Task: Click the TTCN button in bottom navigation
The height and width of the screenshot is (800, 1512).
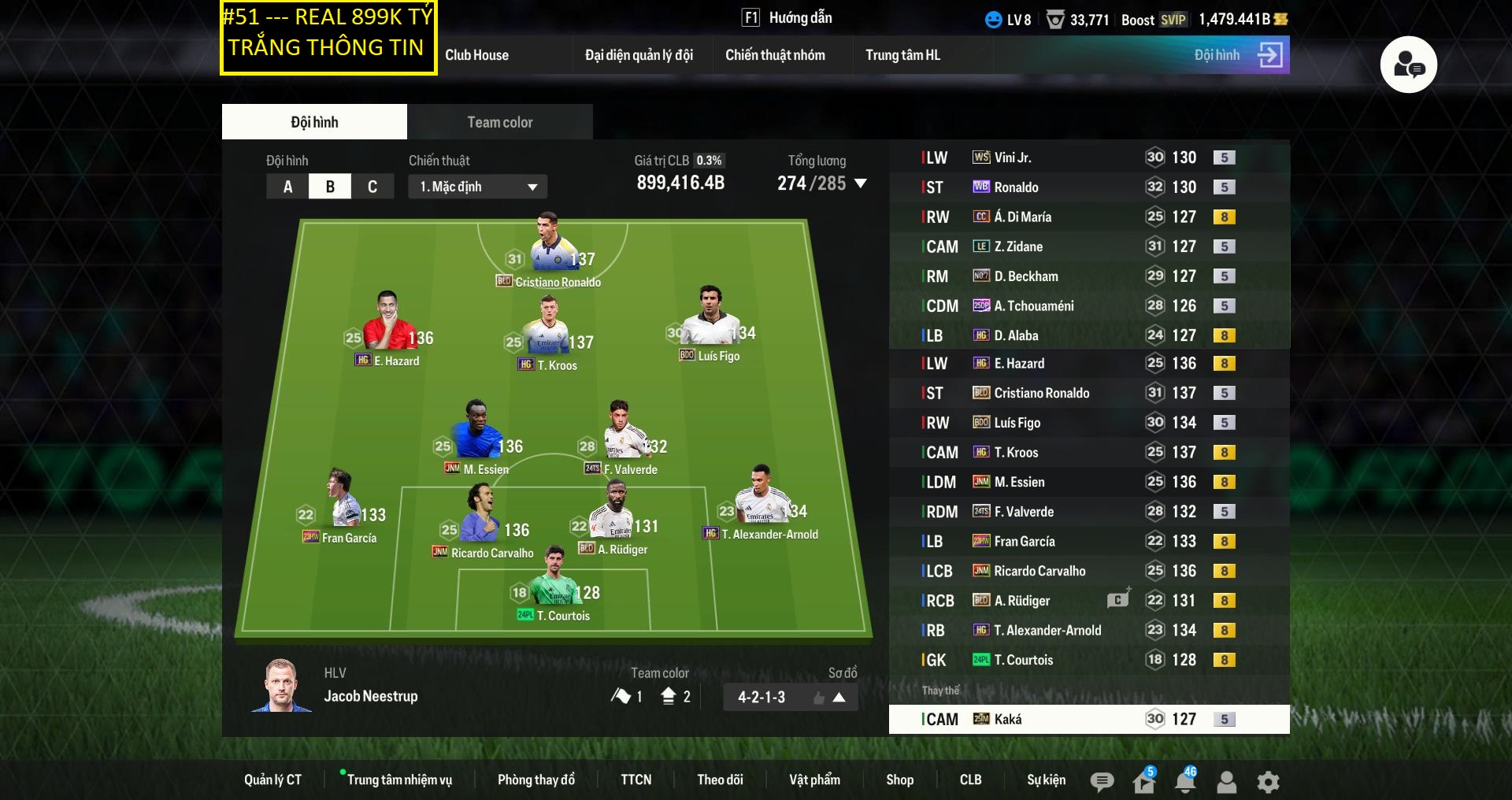Action: 636,780
